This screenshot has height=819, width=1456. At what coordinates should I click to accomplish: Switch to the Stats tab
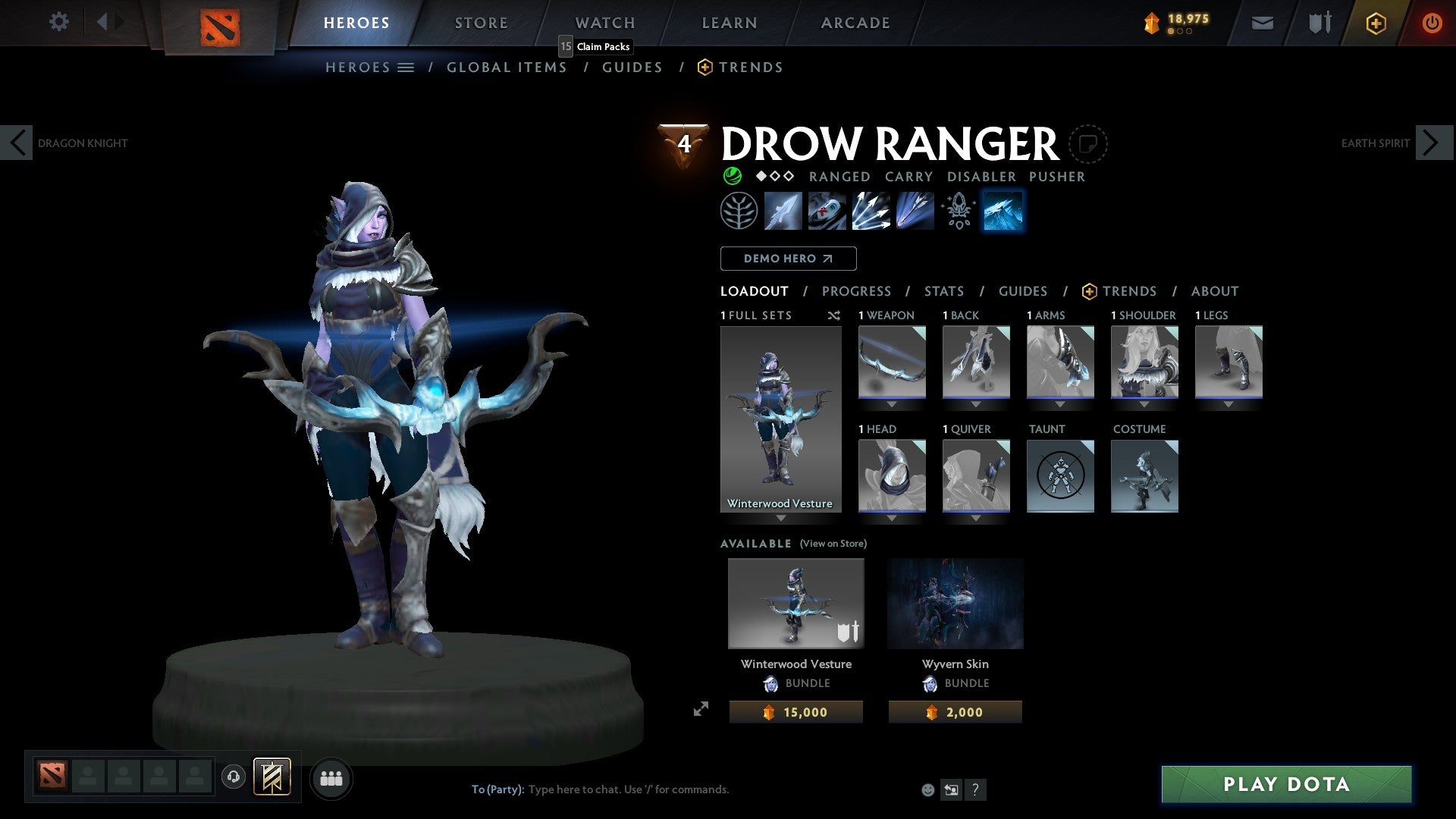pyautogui.click(x=943, y=290)
